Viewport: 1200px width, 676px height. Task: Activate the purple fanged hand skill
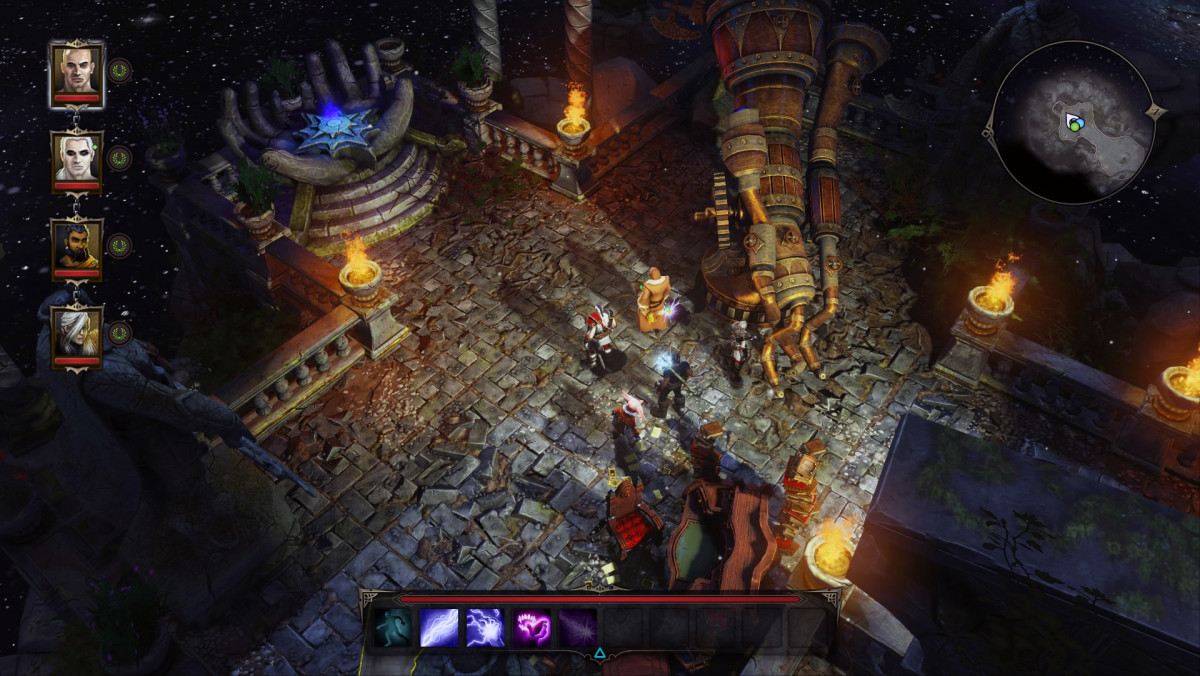click(532, 628)
